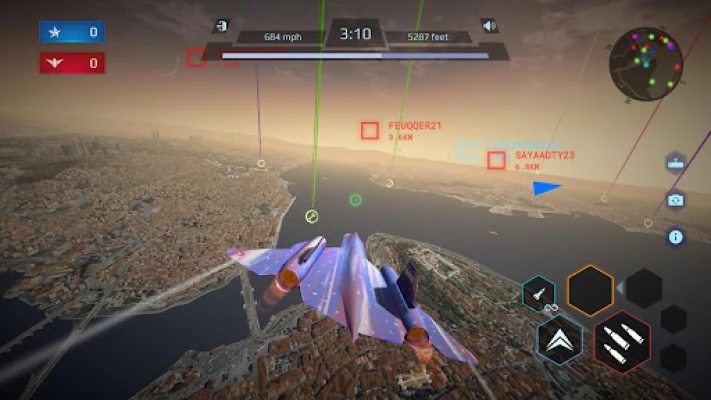The width and height of the screenshot is (711, 400).
Task: Tap the landing gear icon above the camera
Action: coord(676,163)
